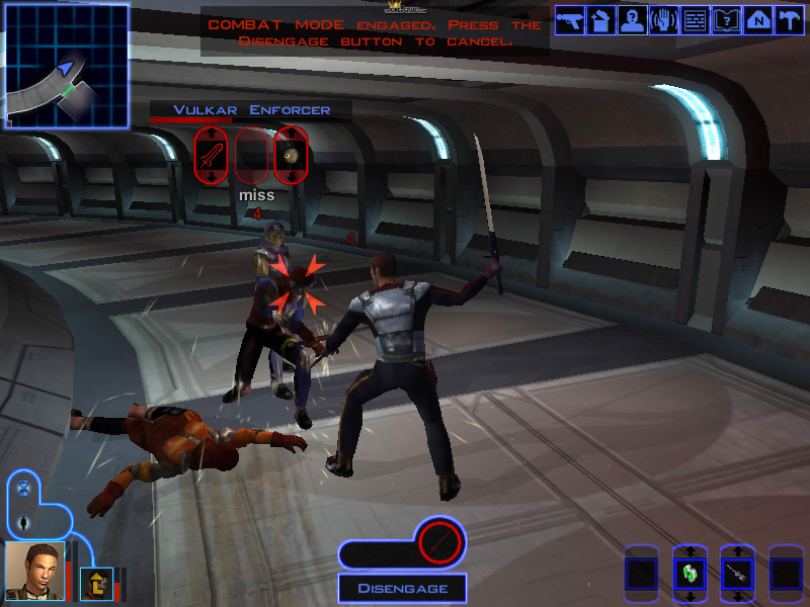Image resolution: width=810 pixels, height=607 pixels.
Task: Open the messages log icon
Action: coord(694,20)
